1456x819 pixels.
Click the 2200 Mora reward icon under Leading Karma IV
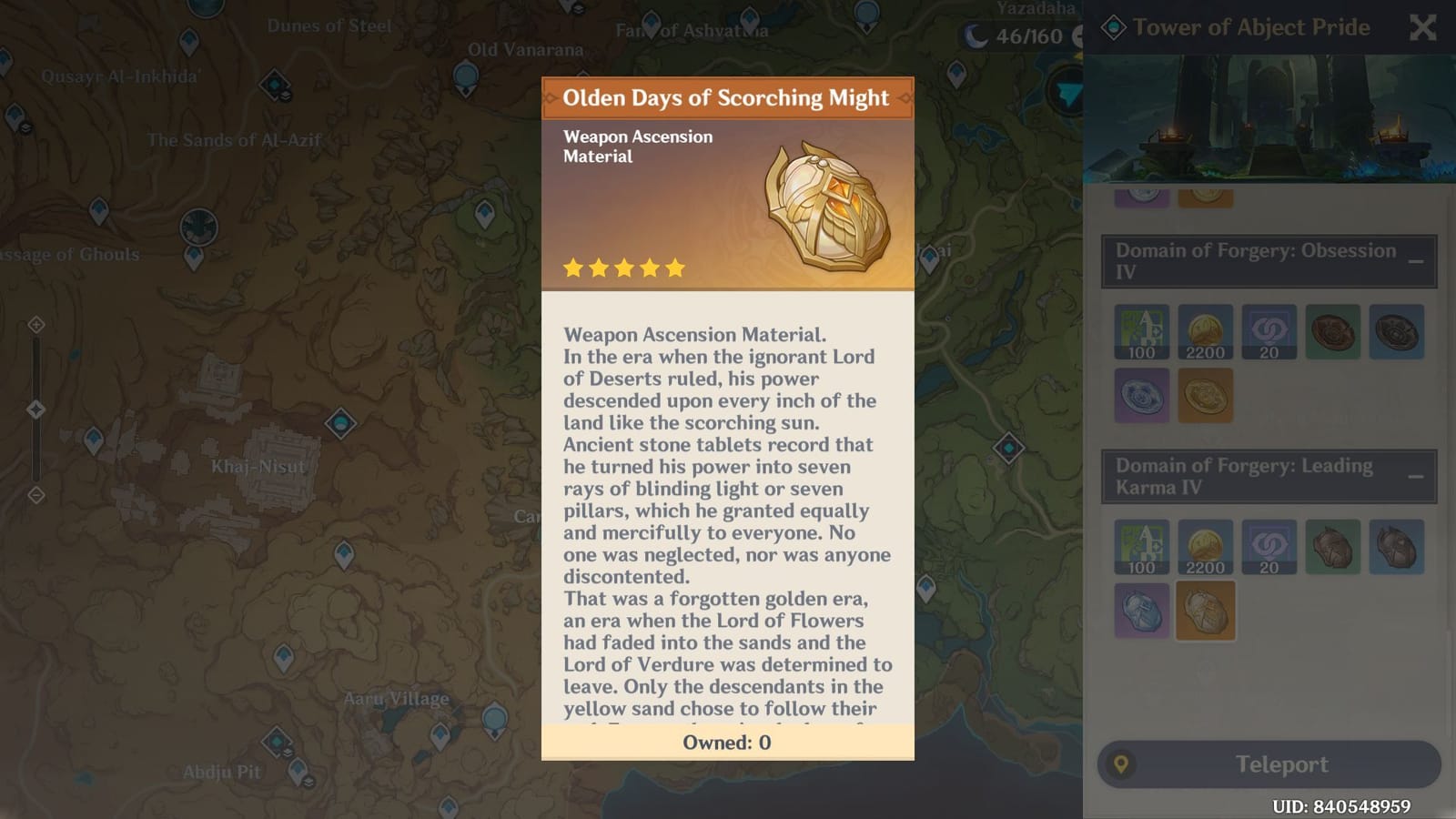[x=1206, y=547]
